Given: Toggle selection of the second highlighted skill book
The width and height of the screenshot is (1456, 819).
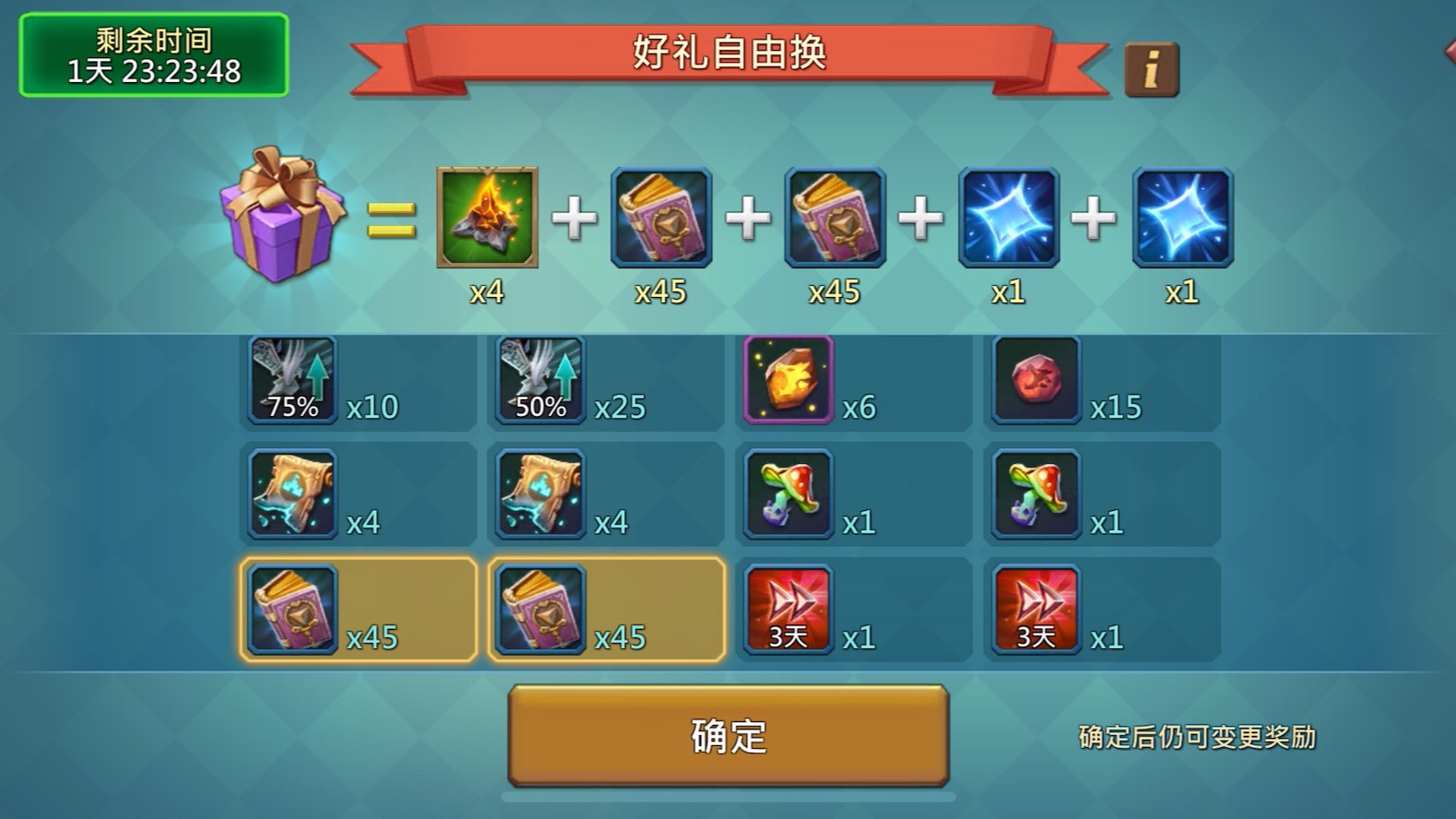Looking at the screenshot, I should click(539, 610).
